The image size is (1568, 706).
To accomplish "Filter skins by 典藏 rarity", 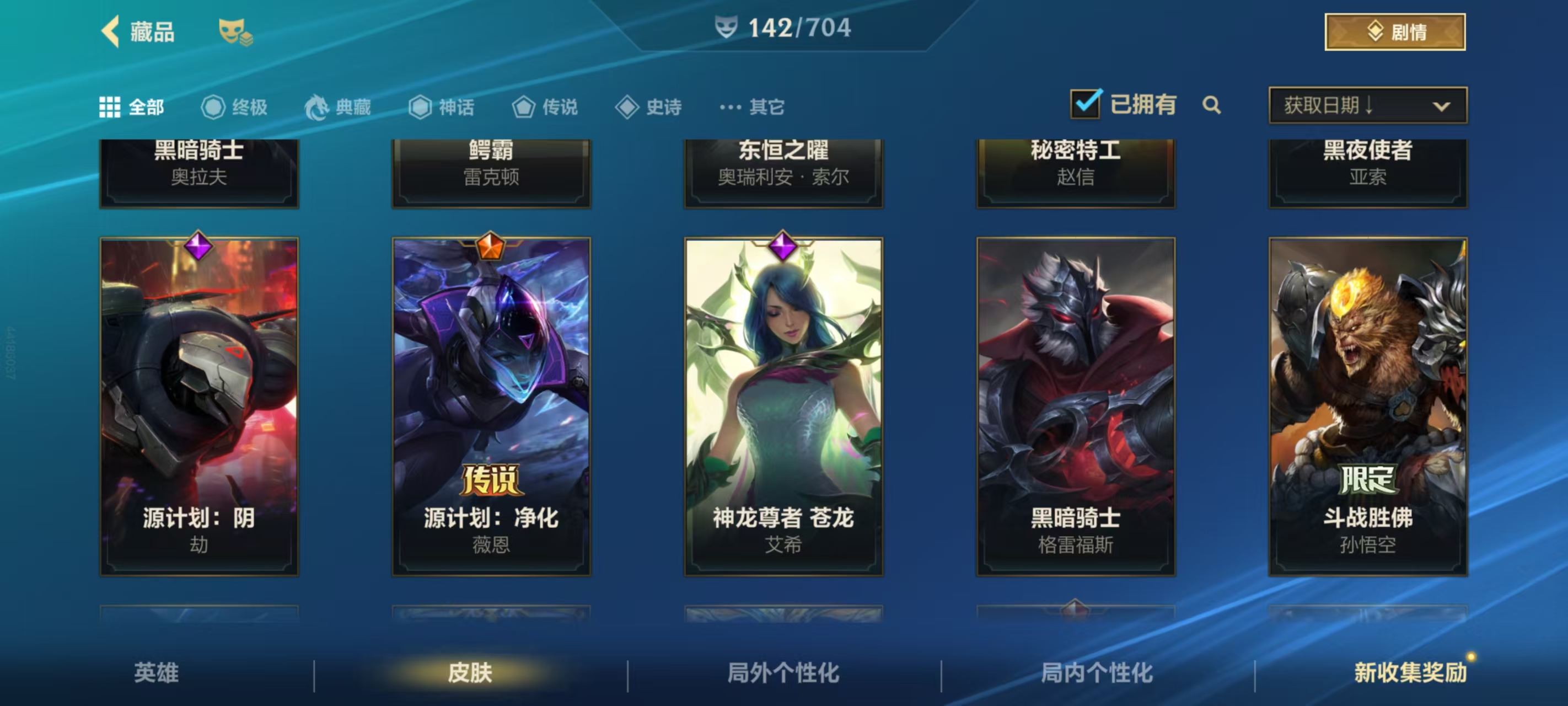I will (x=338, y=107).
